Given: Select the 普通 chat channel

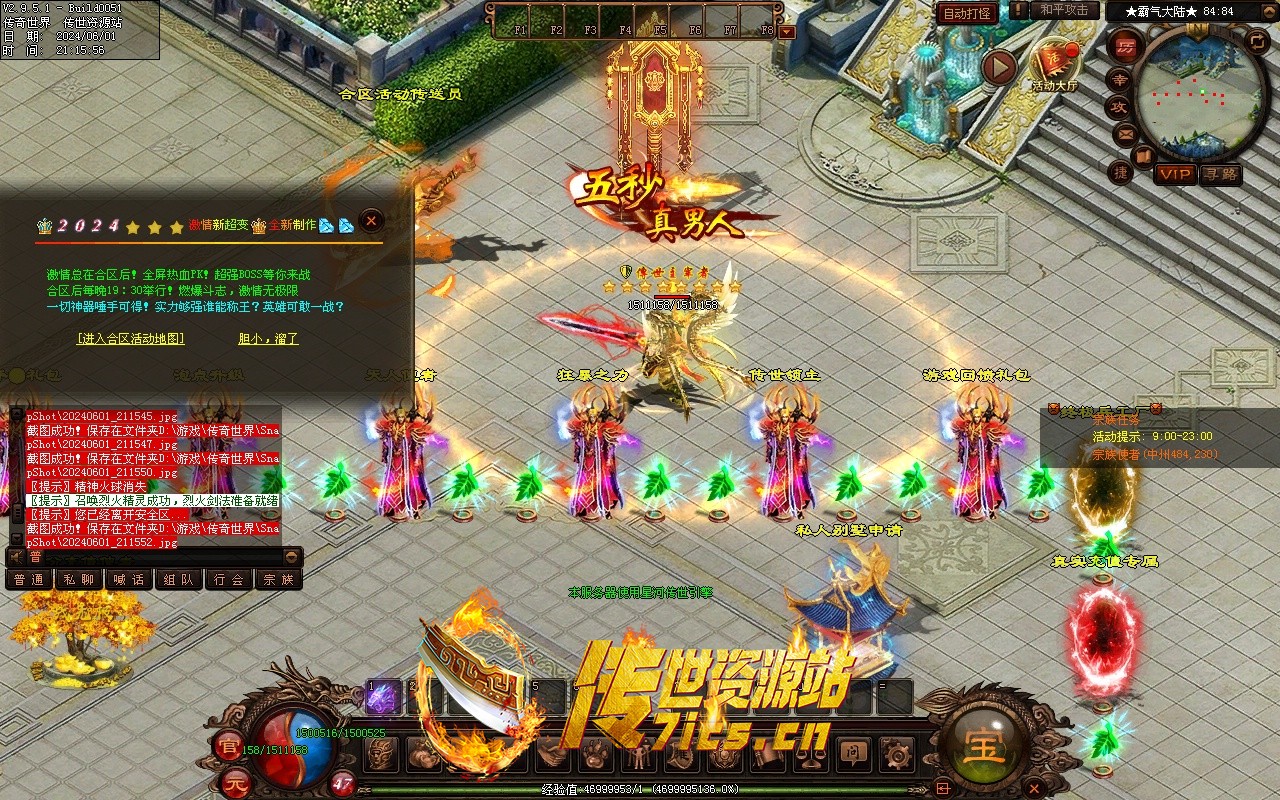Looking at the screenshot, I should click(x=30, y=579).
